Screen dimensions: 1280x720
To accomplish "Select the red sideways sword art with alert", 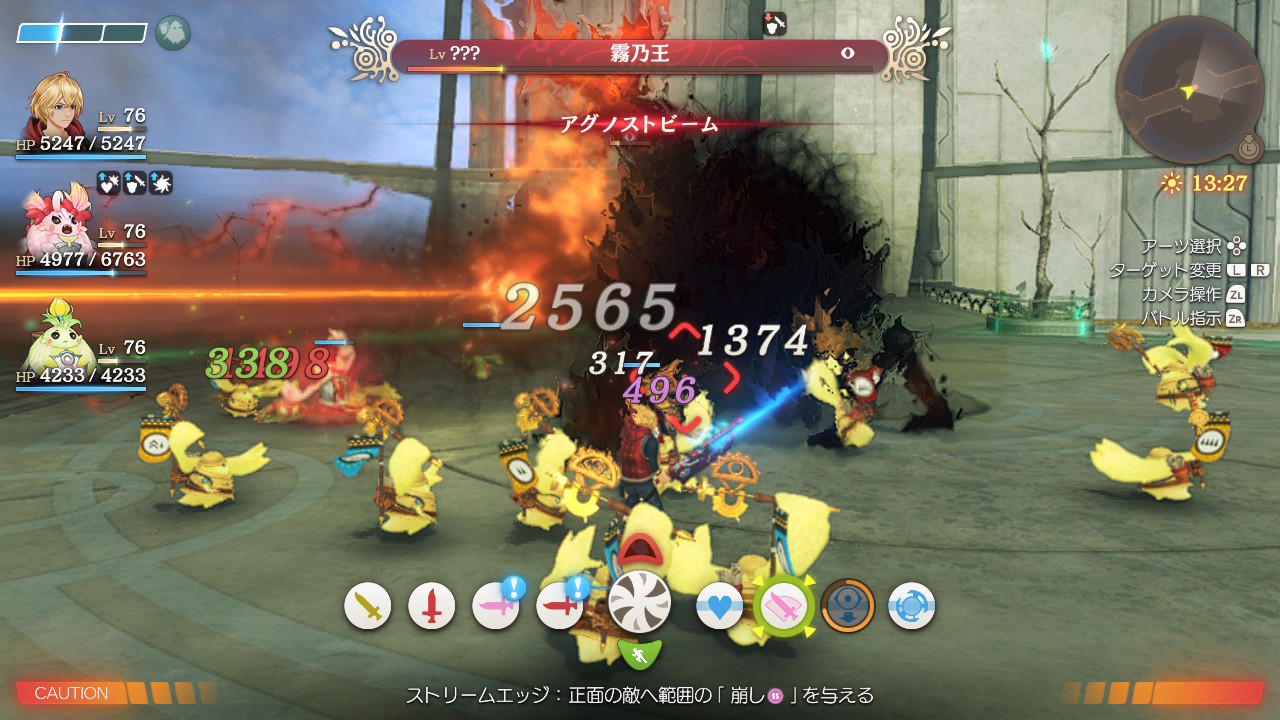I will coord(560,606).
